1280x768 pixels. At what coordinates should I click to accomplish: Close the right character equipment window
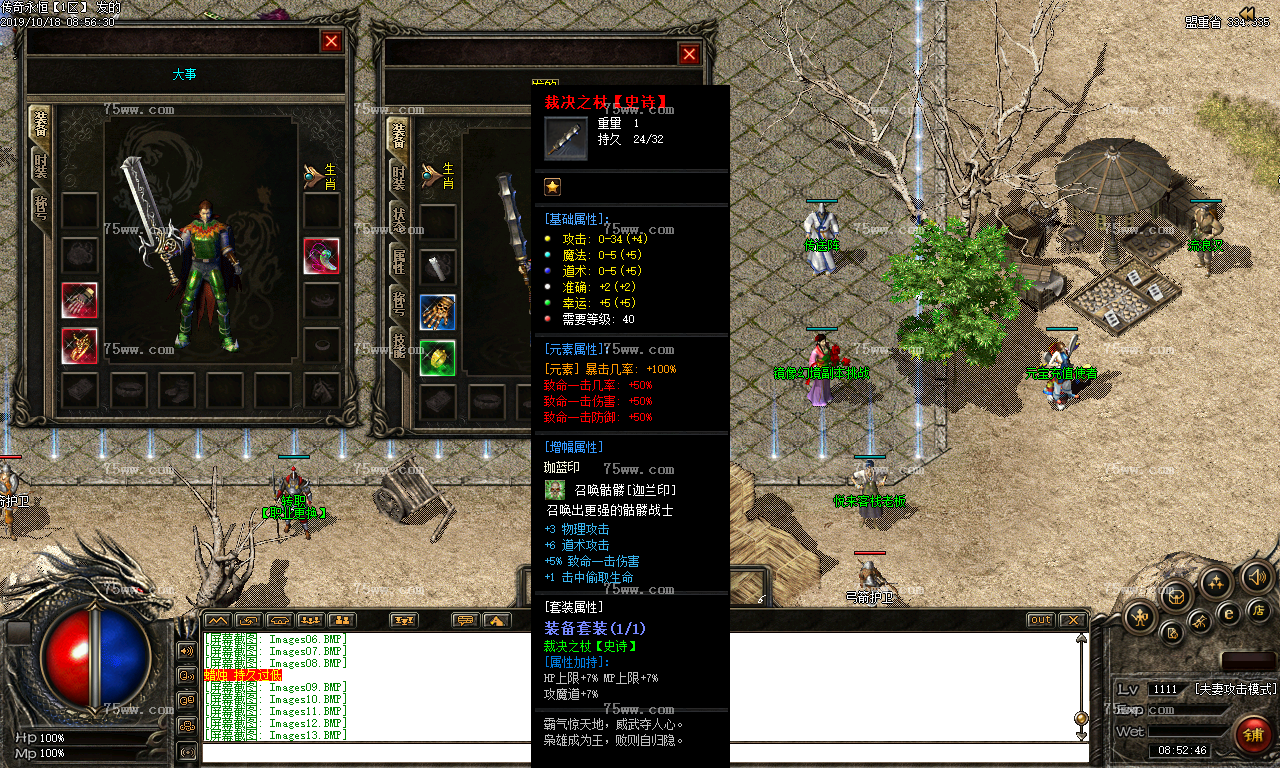pos(689,54)
